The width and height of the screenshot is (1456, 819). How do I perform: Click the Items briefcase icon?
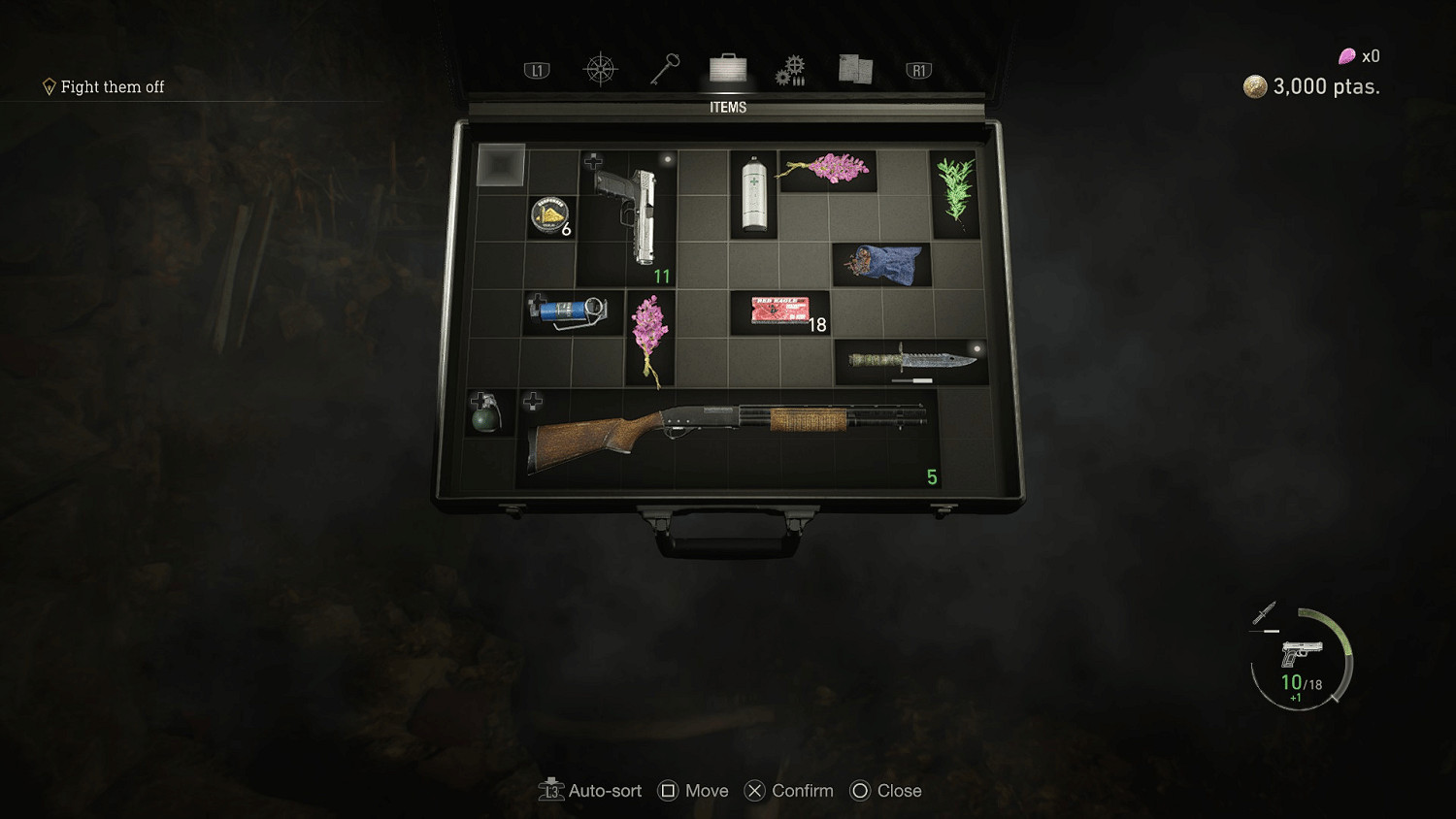coord(727,68)
